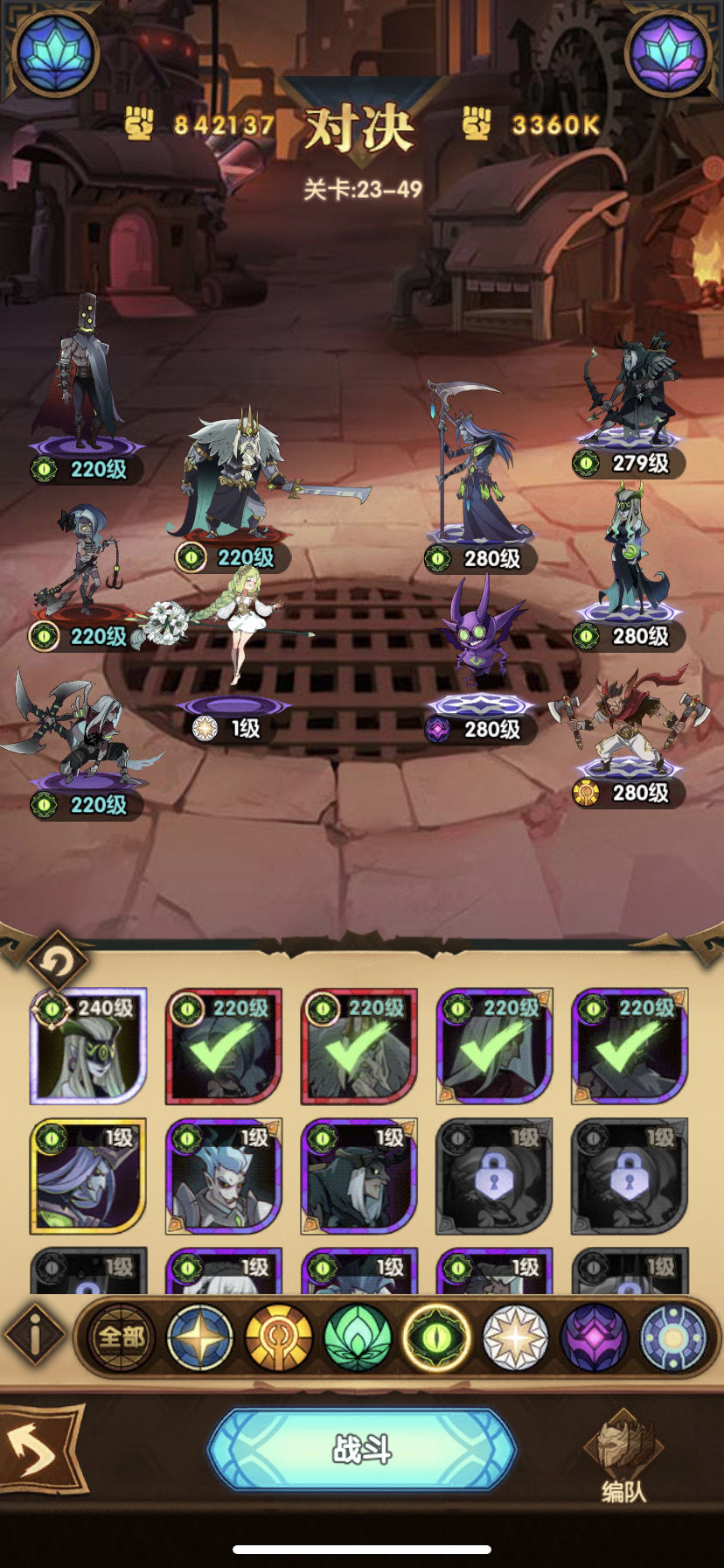The height and width of the screenshot is (1568, 724).
Task: Filter heroes by the white starburst Celestial faction
Action: point(515,1337)
